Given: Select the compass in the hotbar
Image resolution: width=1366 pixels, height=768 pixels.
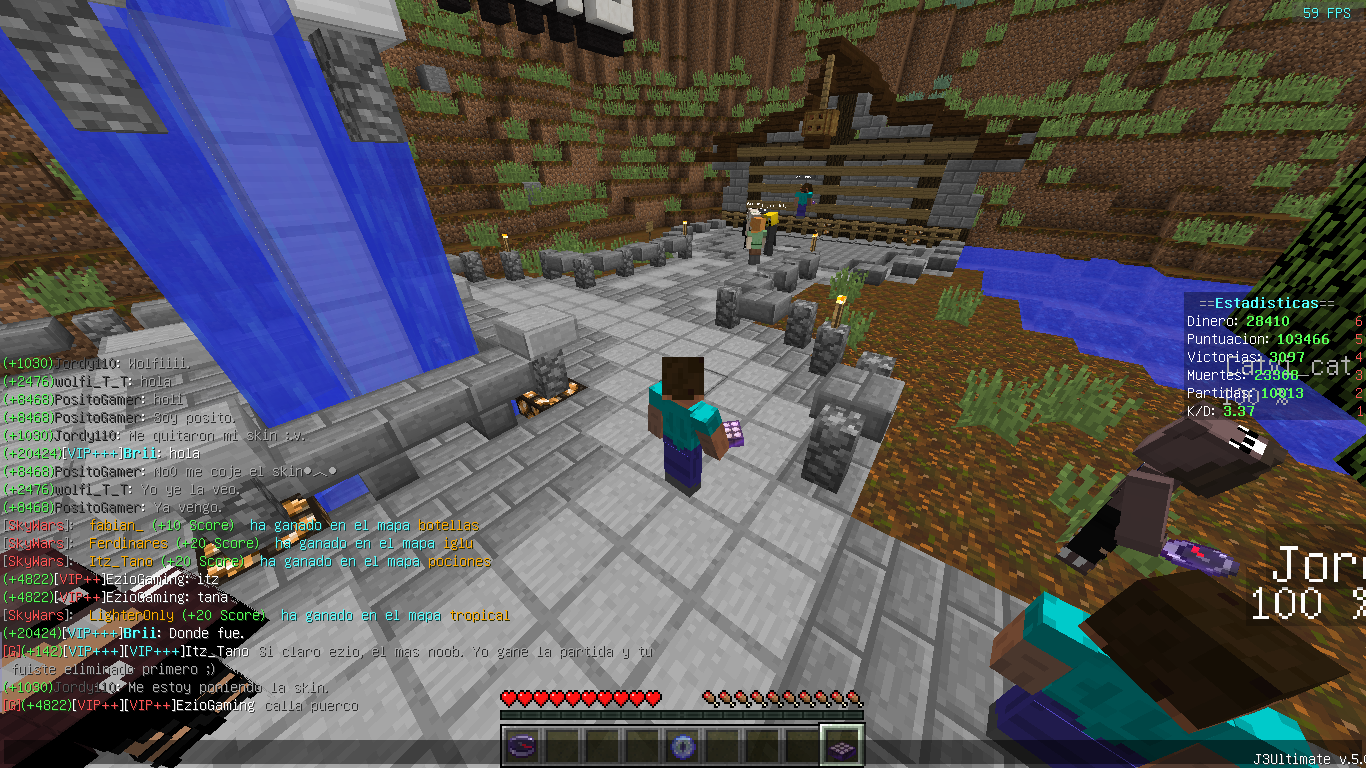Looking at the screenshot, I should (522, 745).
